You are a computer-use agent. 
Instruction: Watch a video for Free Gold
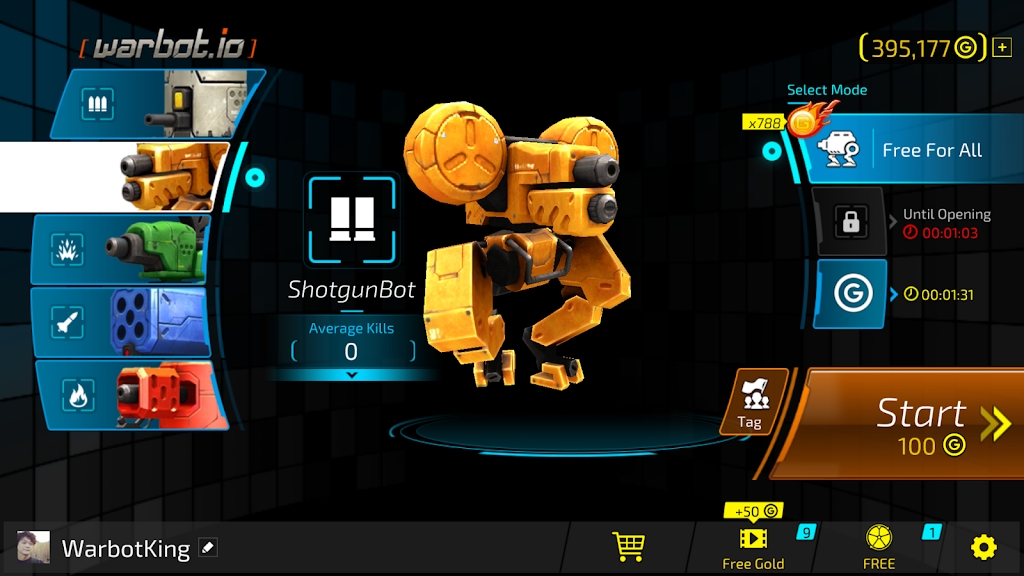pos(753,546)
